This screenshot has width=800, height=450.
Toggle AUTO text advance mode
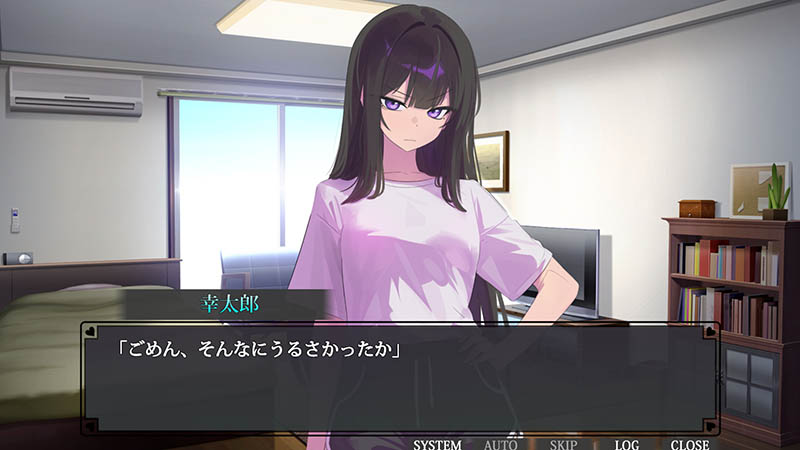coord(500,444)
